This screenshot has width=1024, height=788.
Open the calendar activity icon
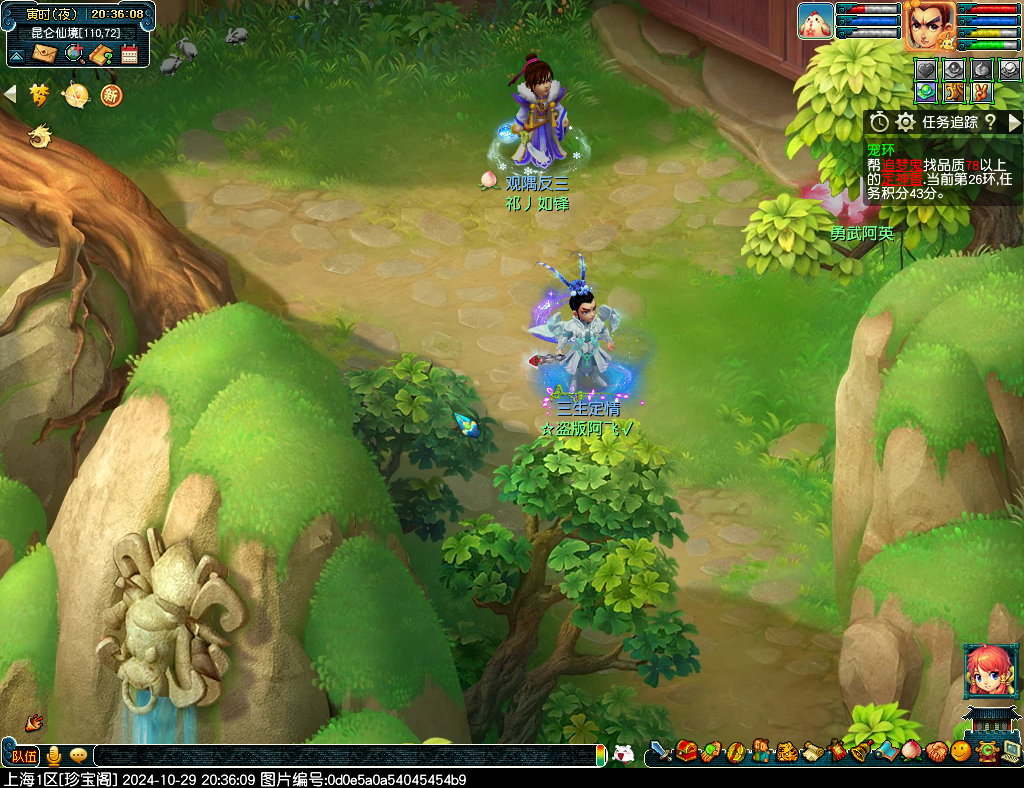pos(129,54)
